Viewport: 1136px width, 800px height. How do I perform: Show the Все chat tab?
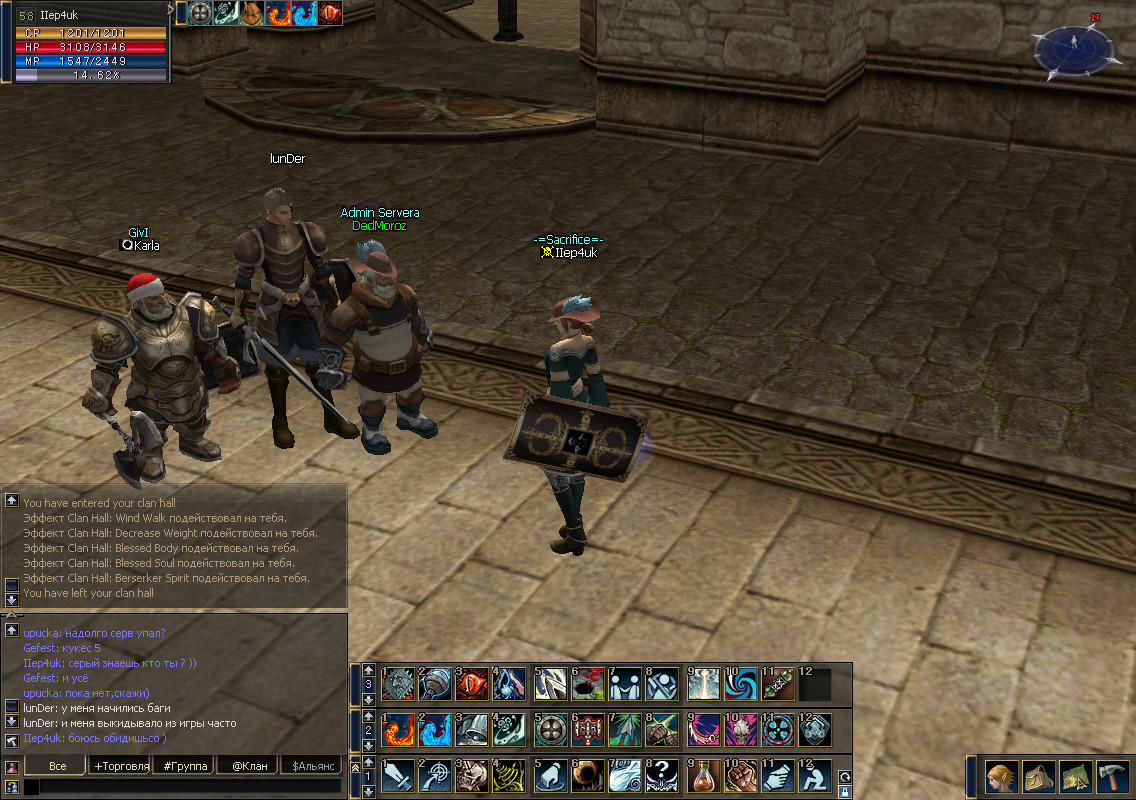[57, 766]
